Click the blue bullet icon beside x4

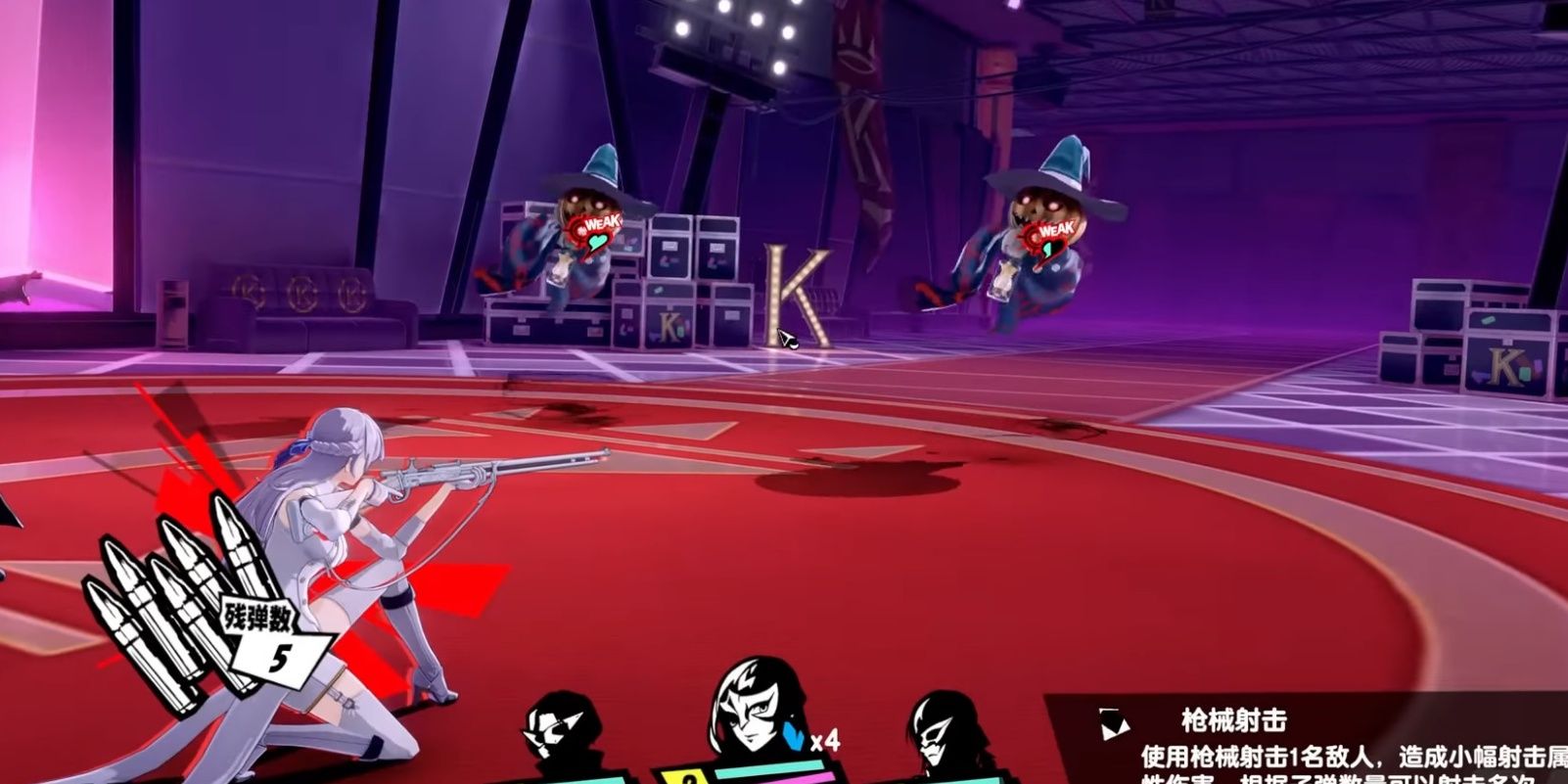click(x=794, y=736)
